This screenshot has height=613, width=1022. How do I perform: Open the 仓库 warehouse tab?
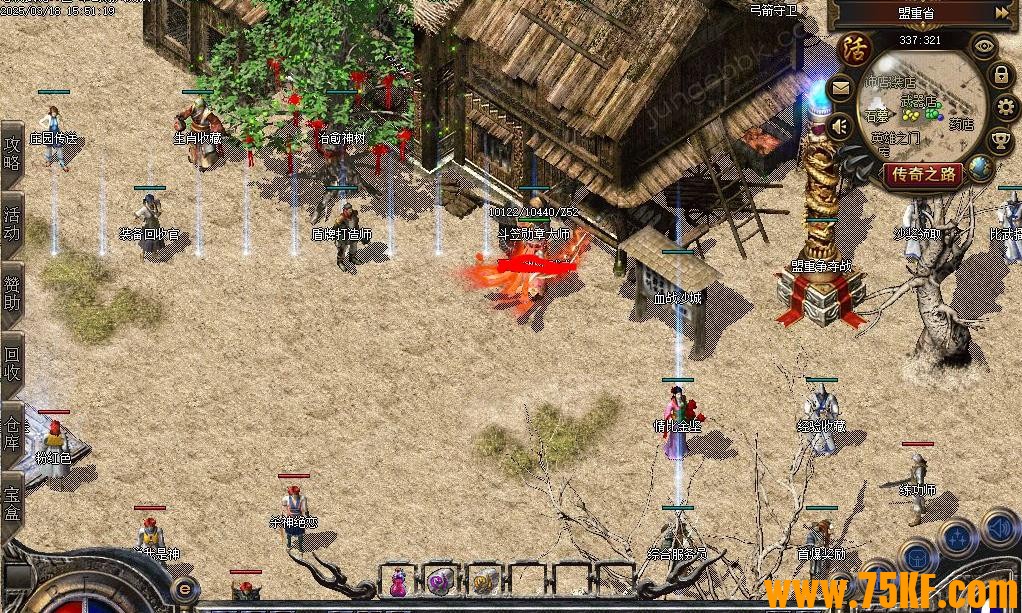12,431
